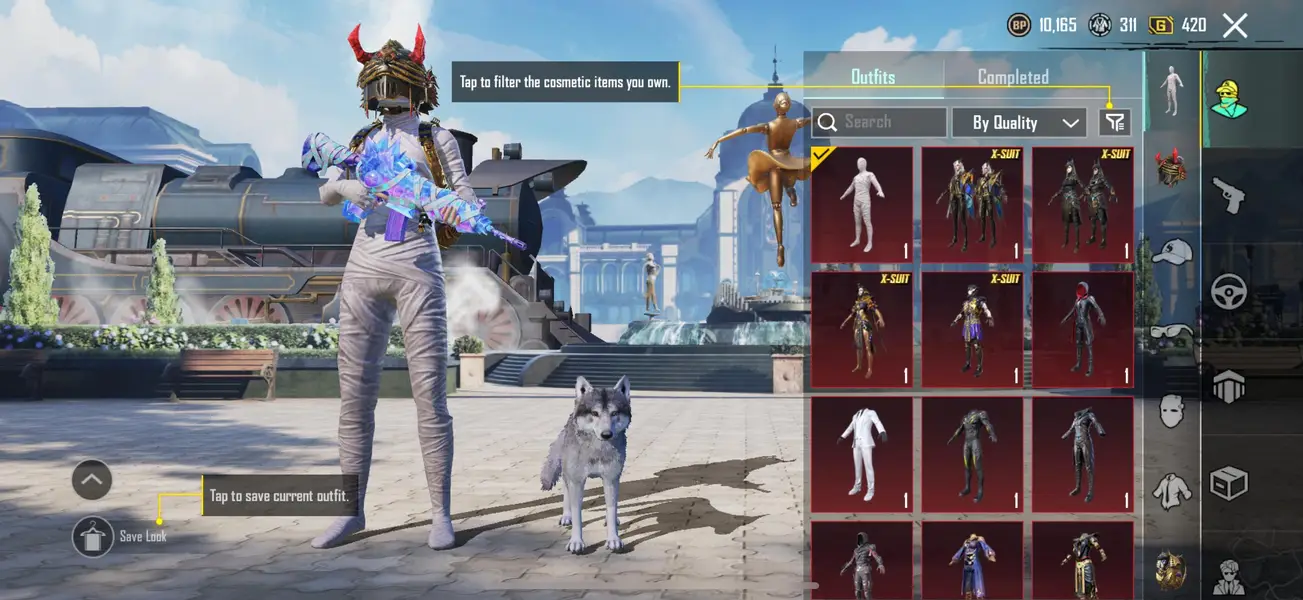Open the horned helmet category icon

coord(1171,167)
